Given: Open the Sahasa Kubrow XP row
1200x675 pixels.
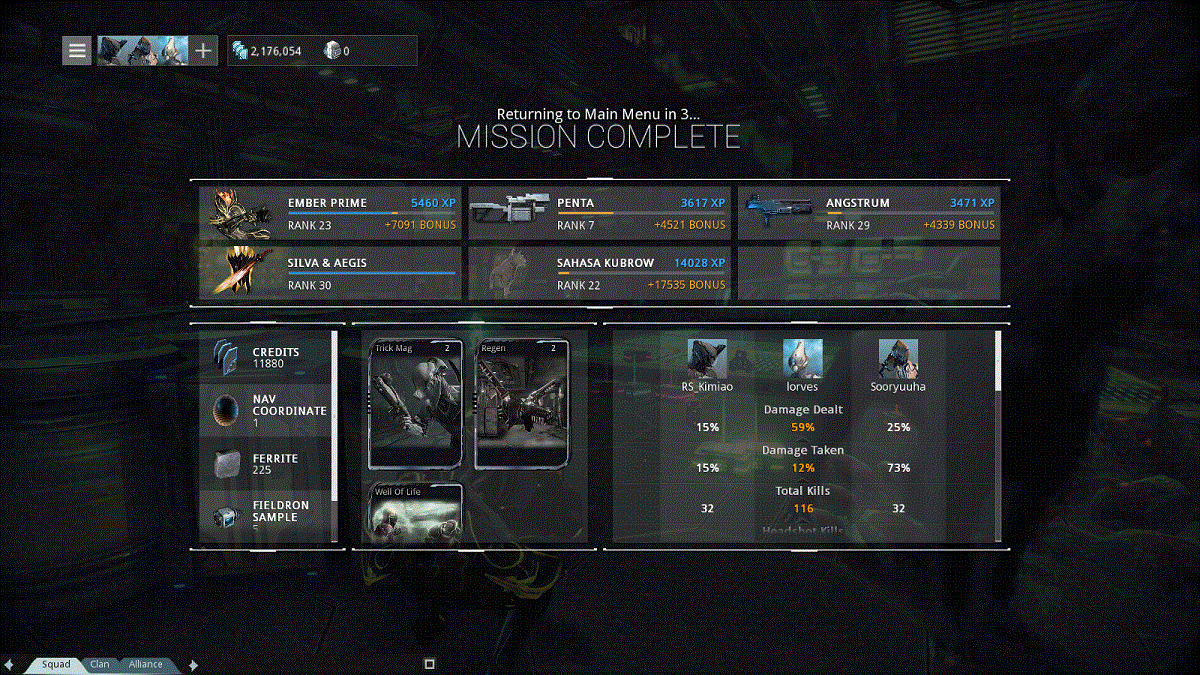Looking at the screenshot, I should tap(599, 273).
